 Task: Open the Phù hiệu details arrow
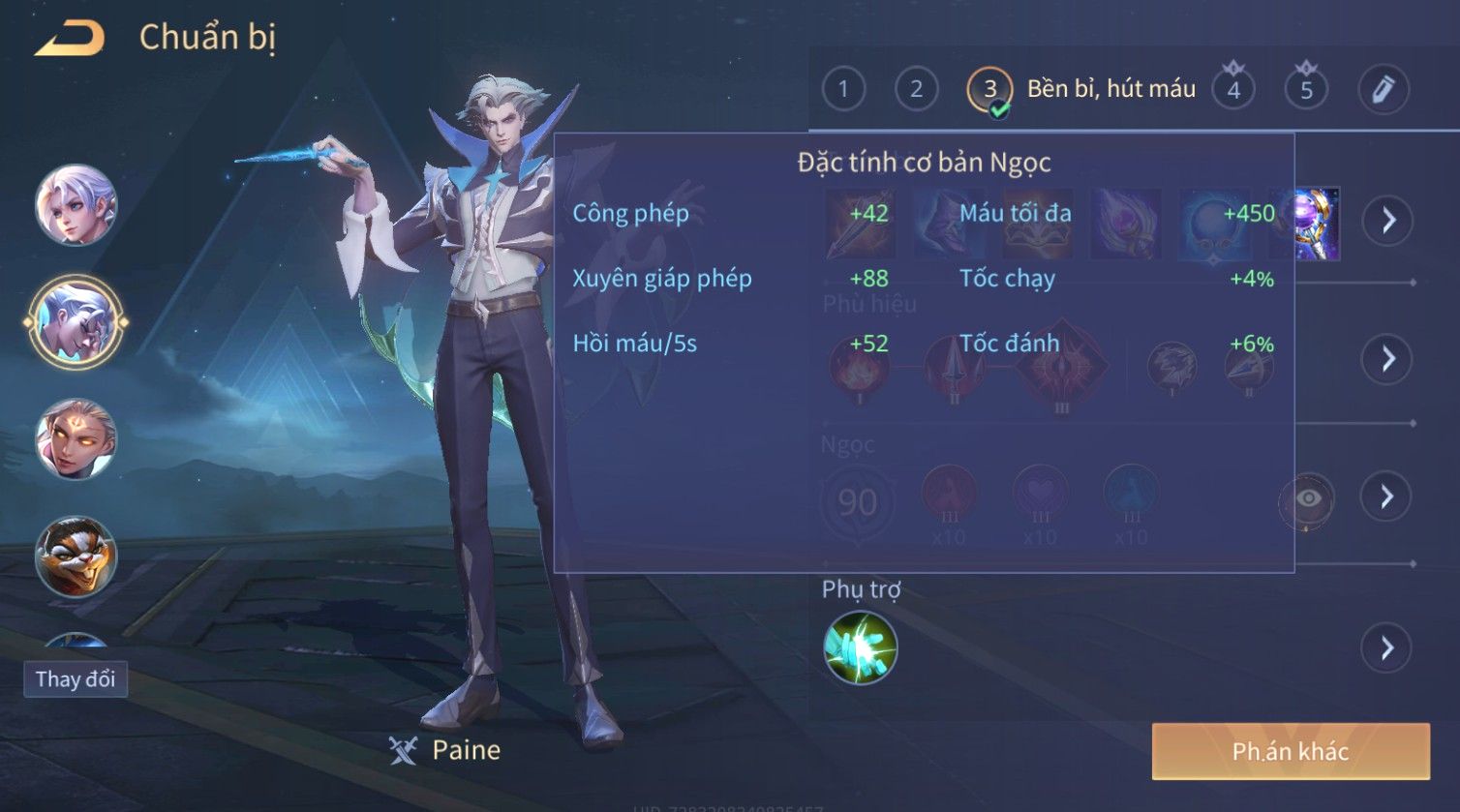[x=1388, y=359]
